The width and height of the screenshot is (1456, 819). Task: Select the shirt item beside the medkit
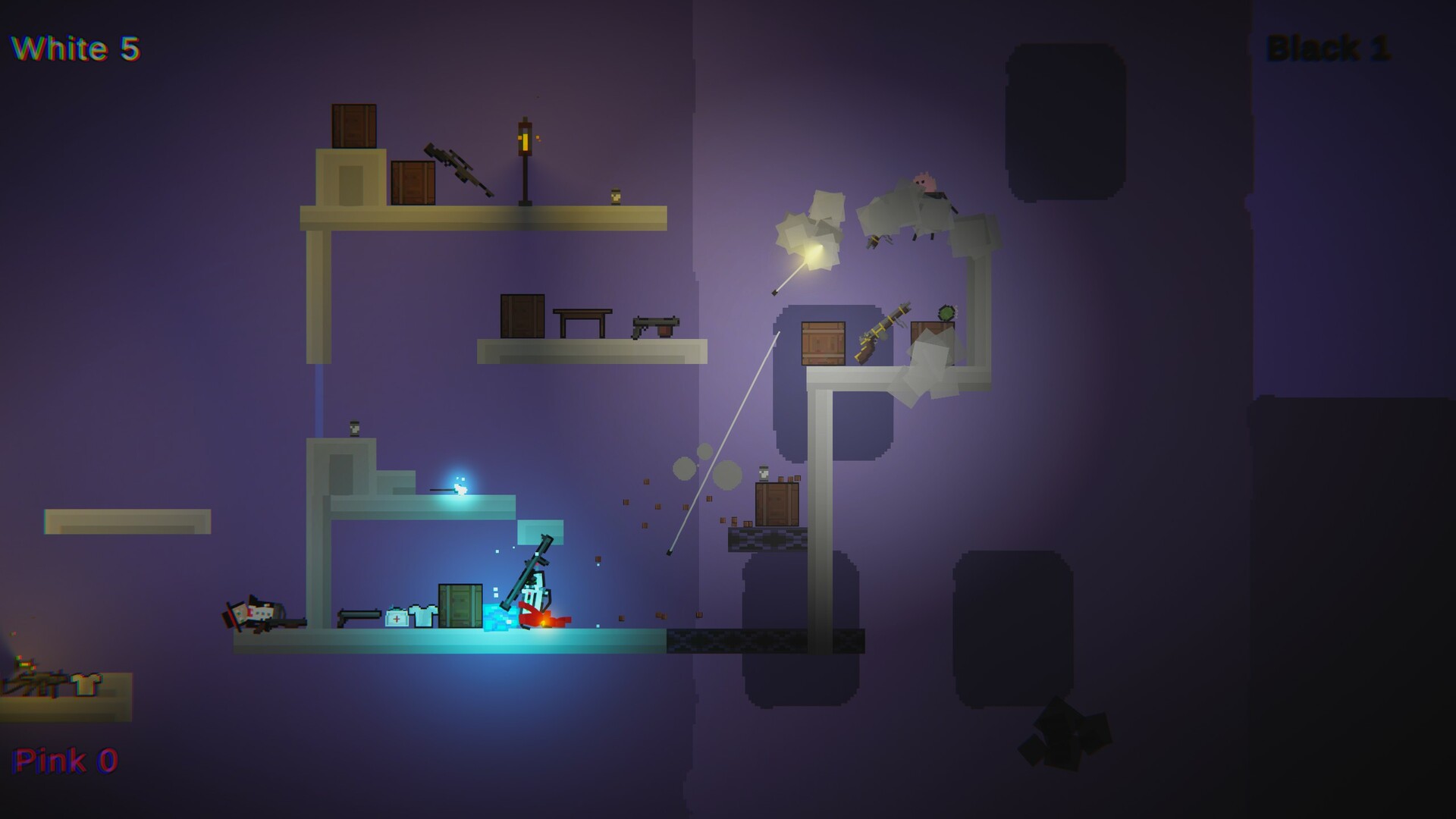coord(423,614)
